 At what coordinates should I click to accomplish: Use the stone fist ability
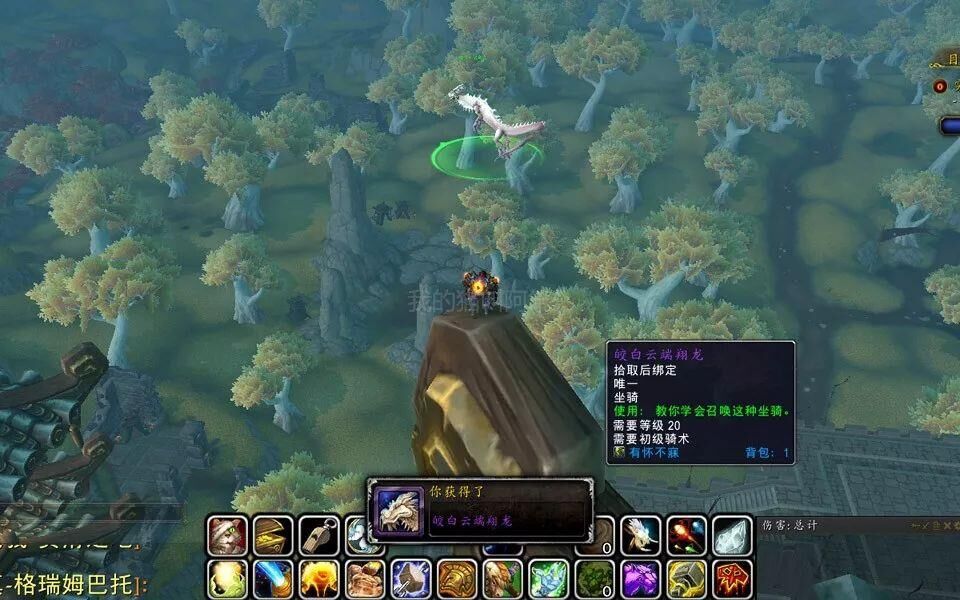pyautogui.click(x=365, y=580)
